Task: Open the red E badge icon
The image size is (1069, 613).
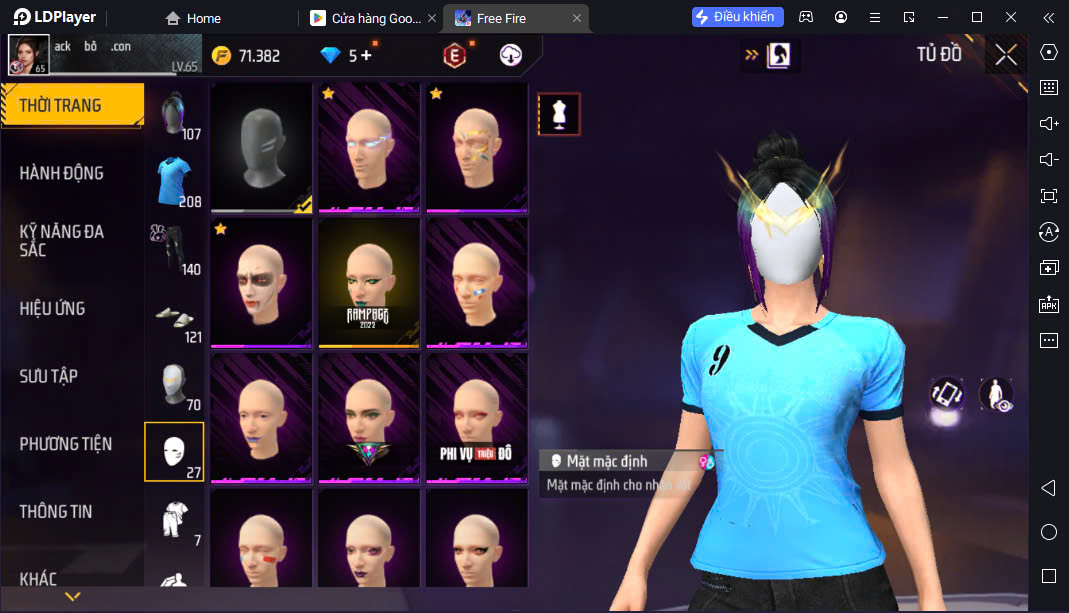Action: click(454, 56)
